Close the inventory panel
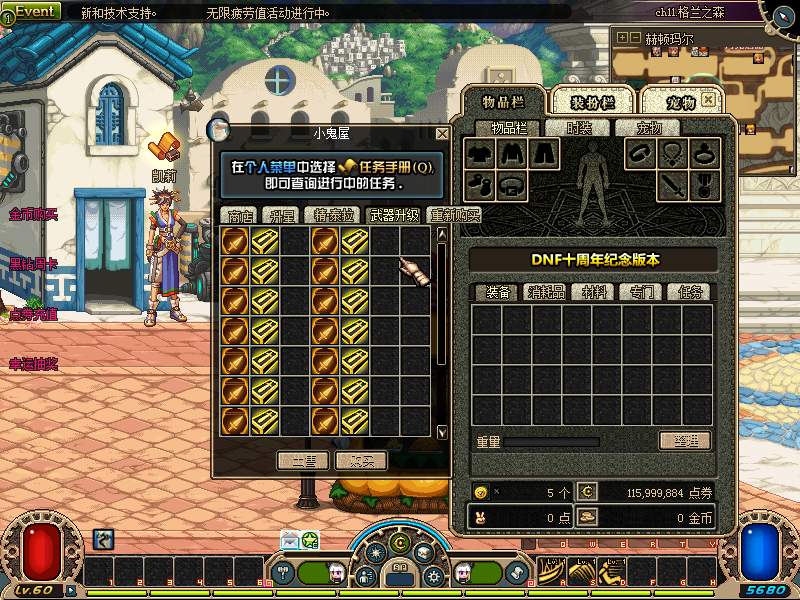The height and width of the screenshot is (600, 800). coord(708,101)
